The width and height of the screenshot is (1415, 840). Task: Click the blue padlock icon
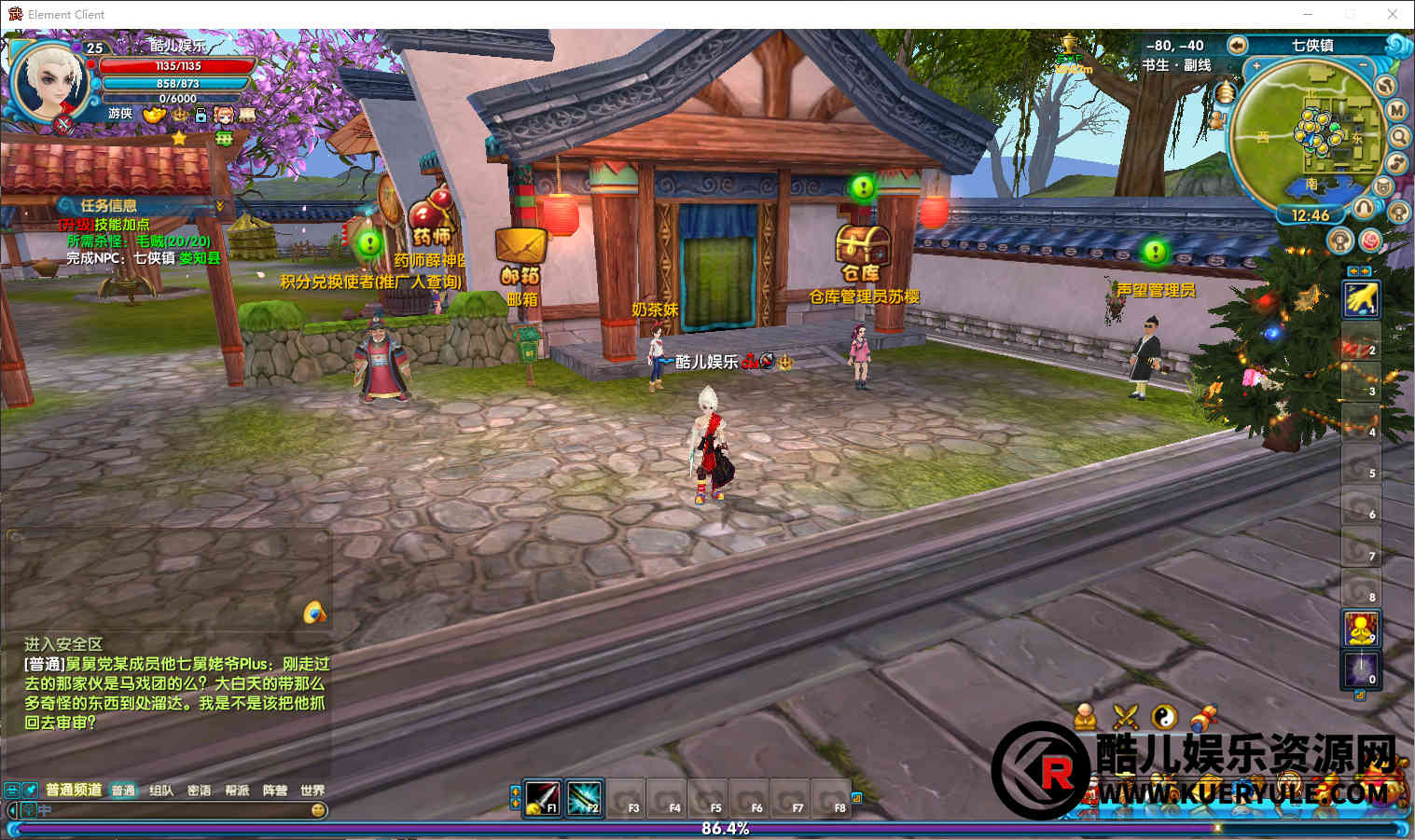(x=201, y=115)
